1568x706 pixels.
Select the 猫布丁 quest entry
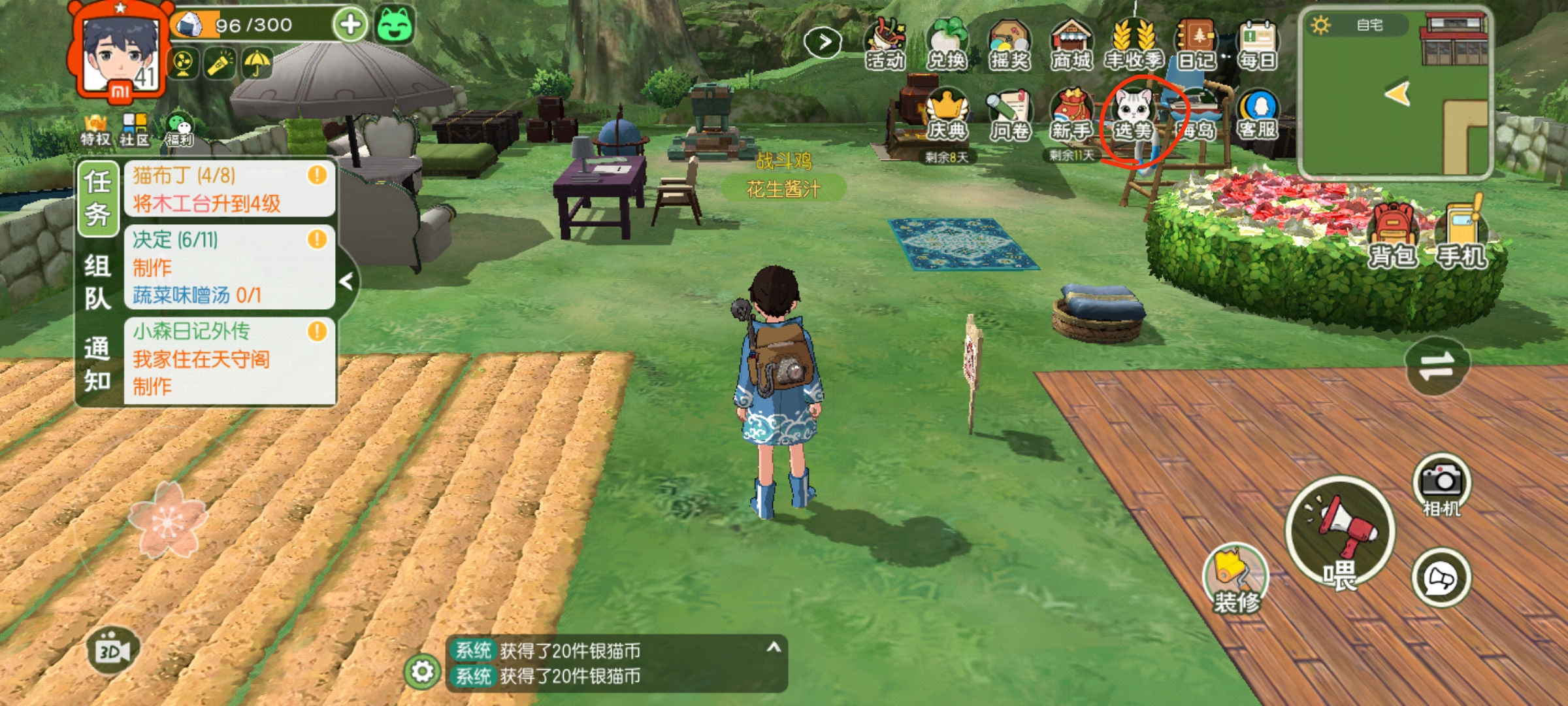point(229,189)
